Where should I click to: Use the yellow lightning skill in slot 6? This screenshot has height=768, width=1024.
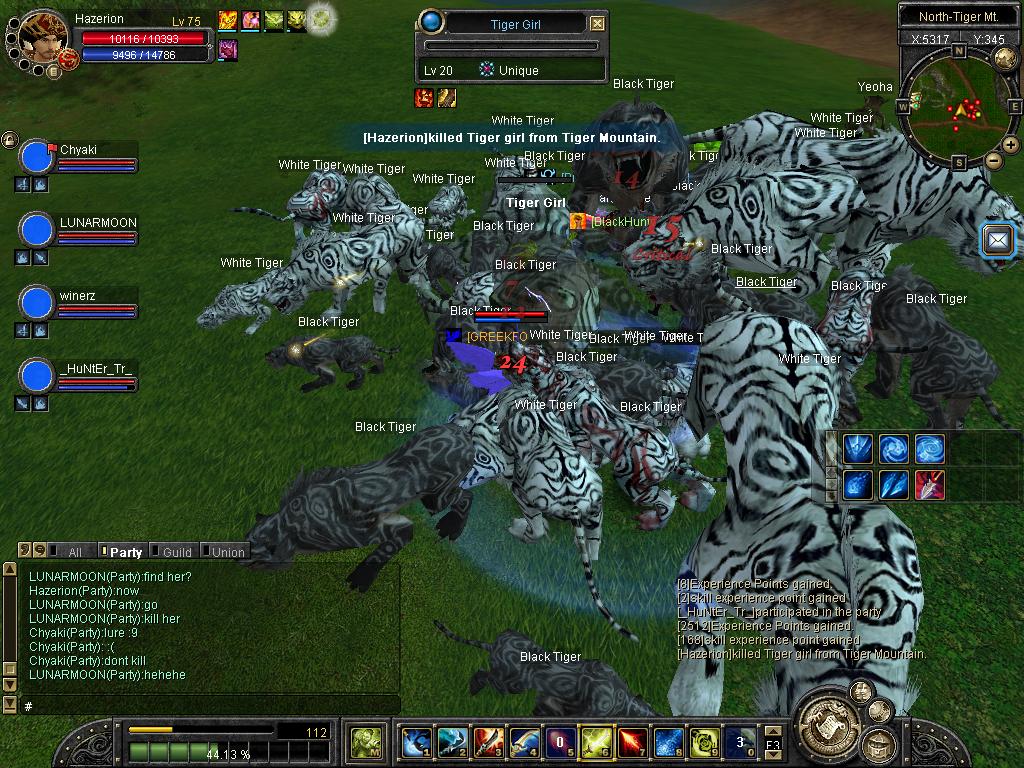596,742
